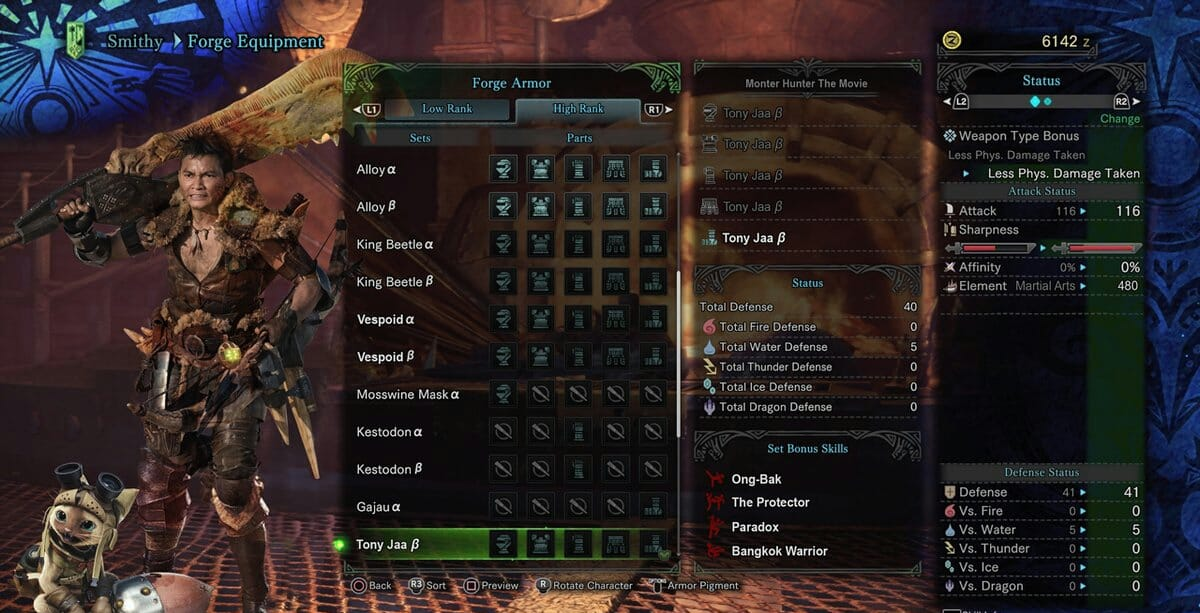This screenshot has height=613, width=1200.
Task: Select the Alloy β armor set
Action: tap(376, 207)
